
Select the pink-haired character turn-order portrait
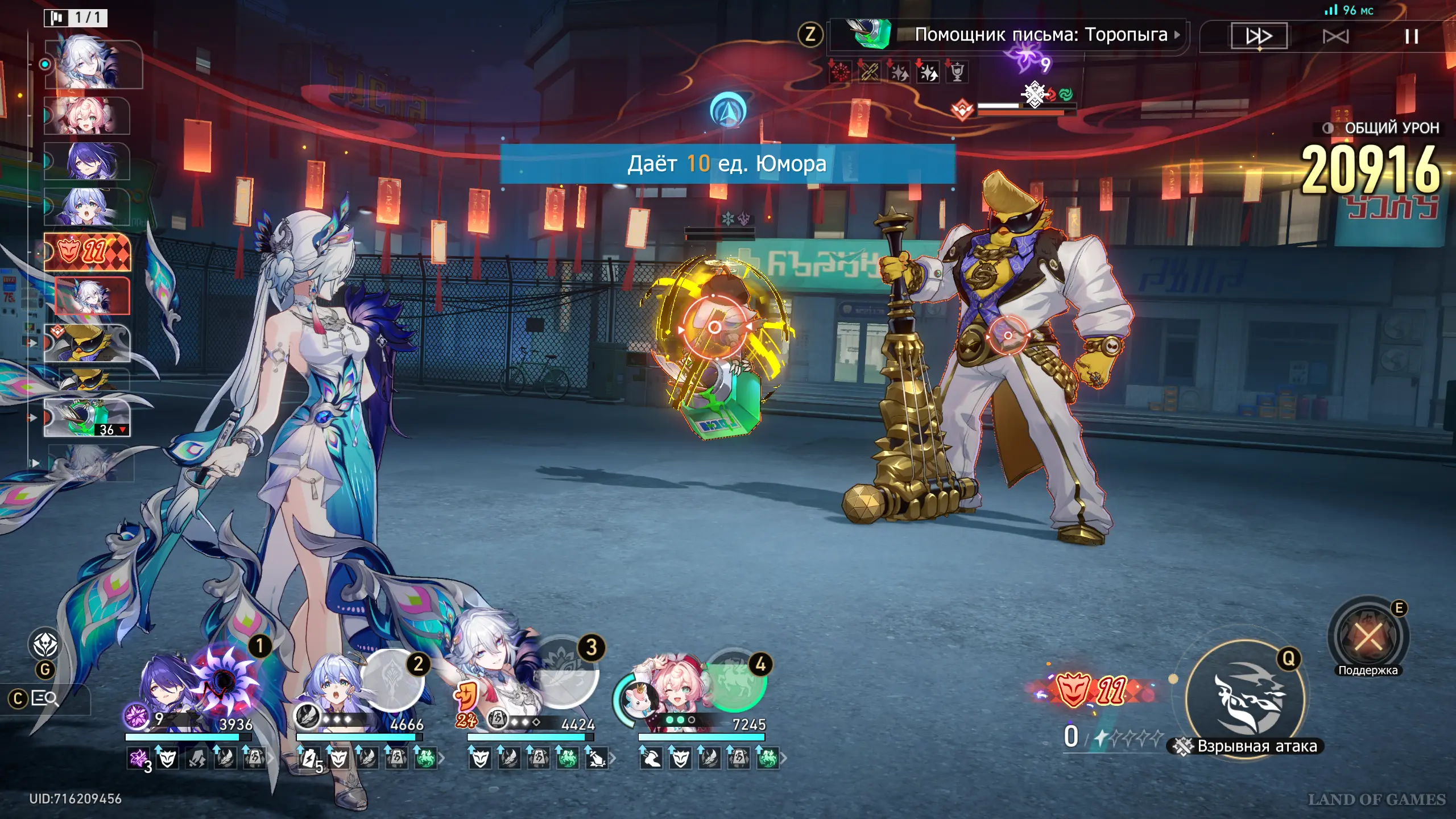coord(87,115)
